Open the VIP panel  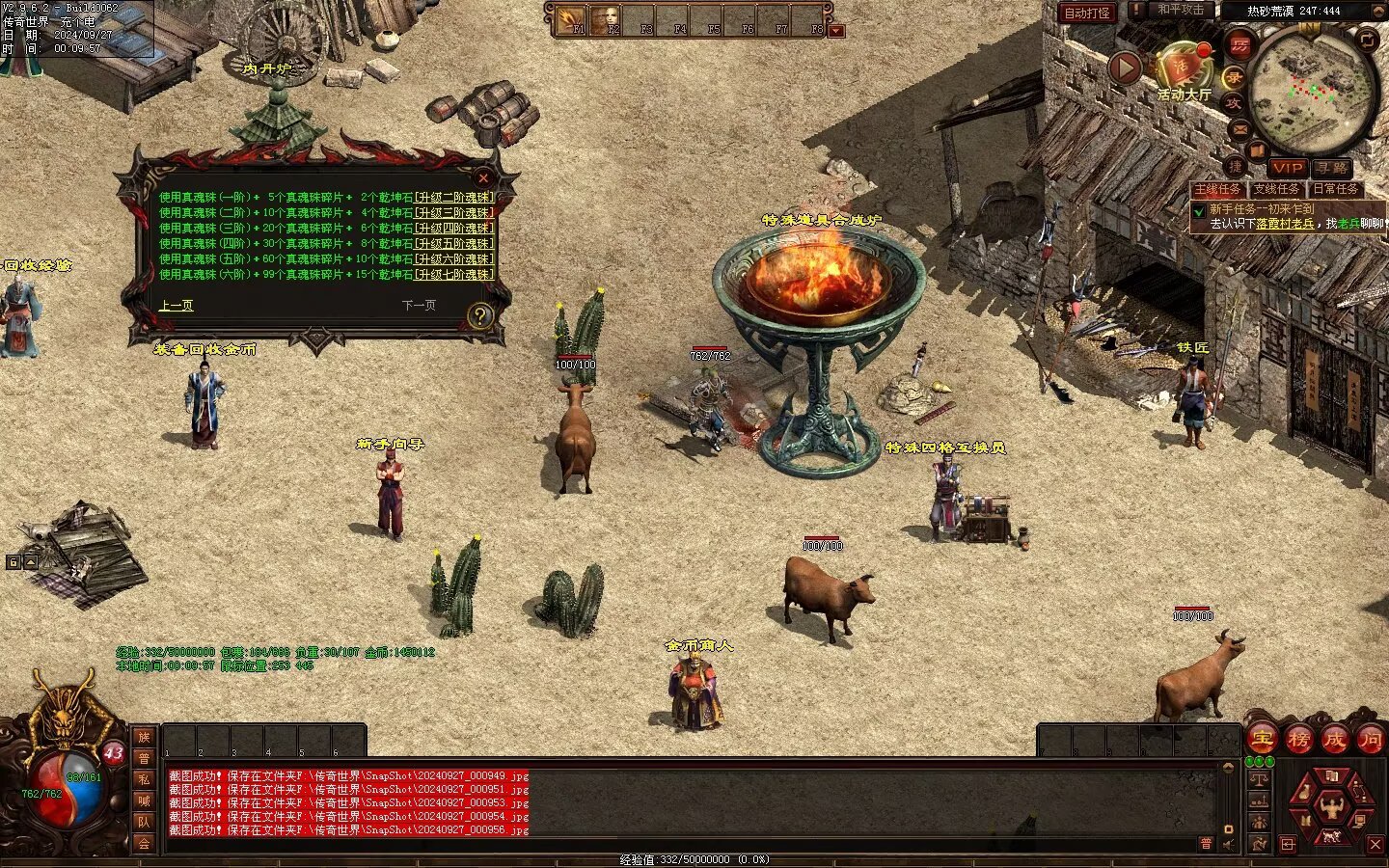coord(1287,168)
